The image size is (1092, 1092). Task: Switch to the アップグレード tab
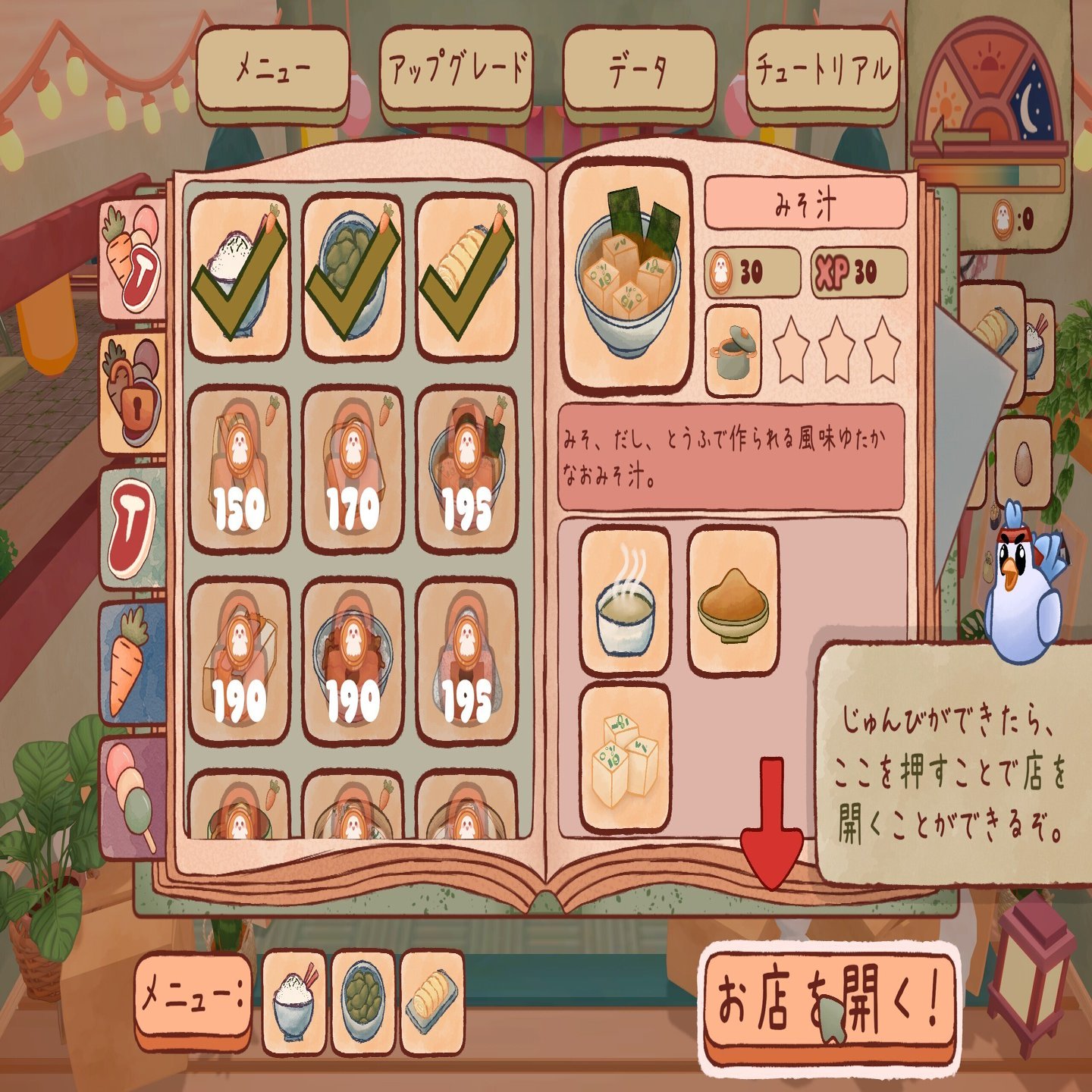point(457,67)
